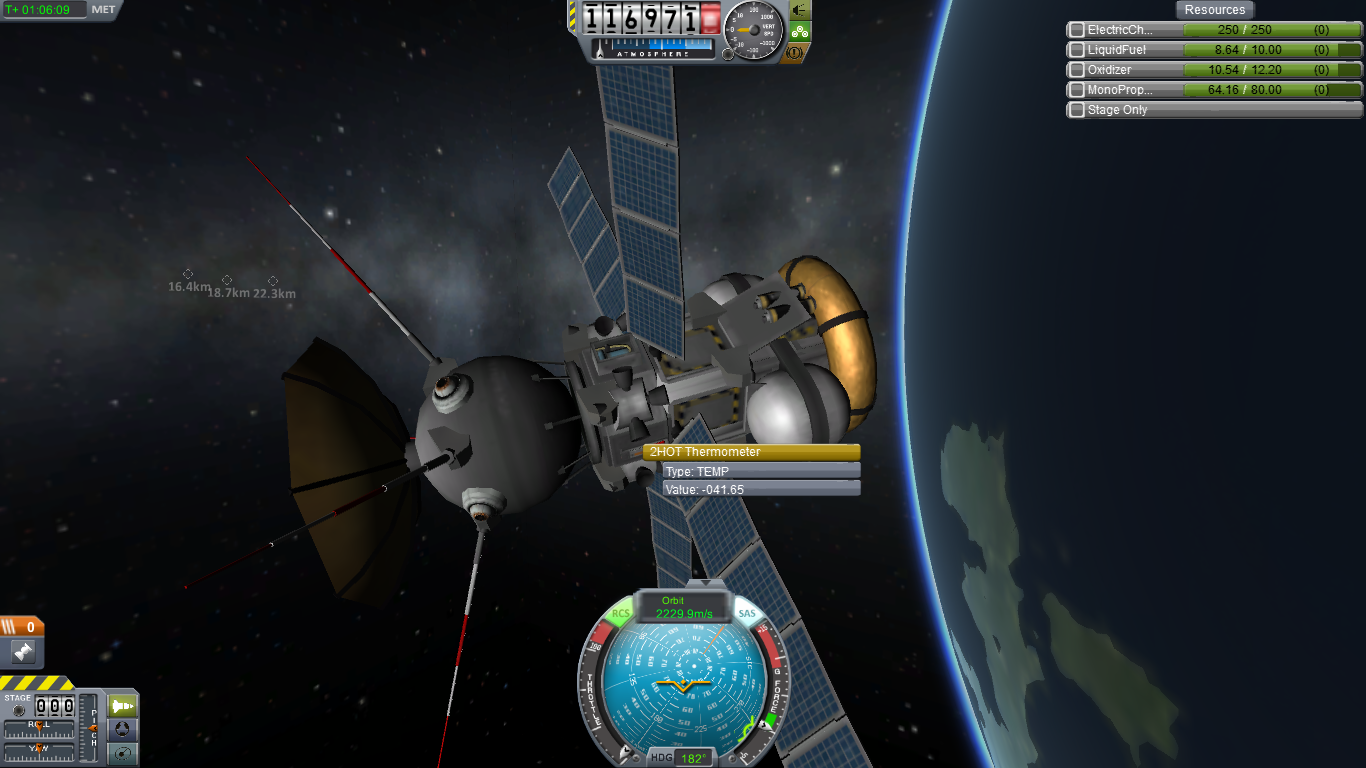Tick the LiquidFuel resource checkbox
Screen dimensions: 1366x768
(x=1077, y=50)
